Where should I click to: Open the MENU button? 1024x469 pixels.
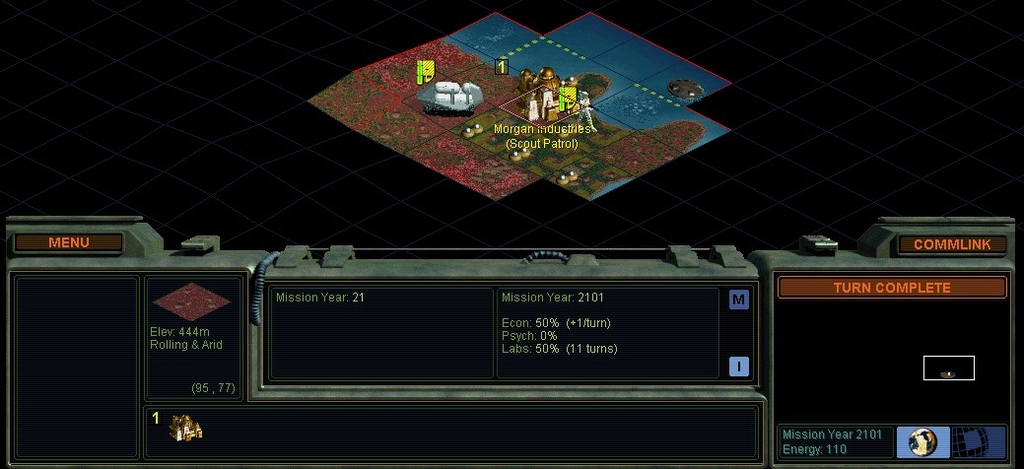[x=69, y=242]
